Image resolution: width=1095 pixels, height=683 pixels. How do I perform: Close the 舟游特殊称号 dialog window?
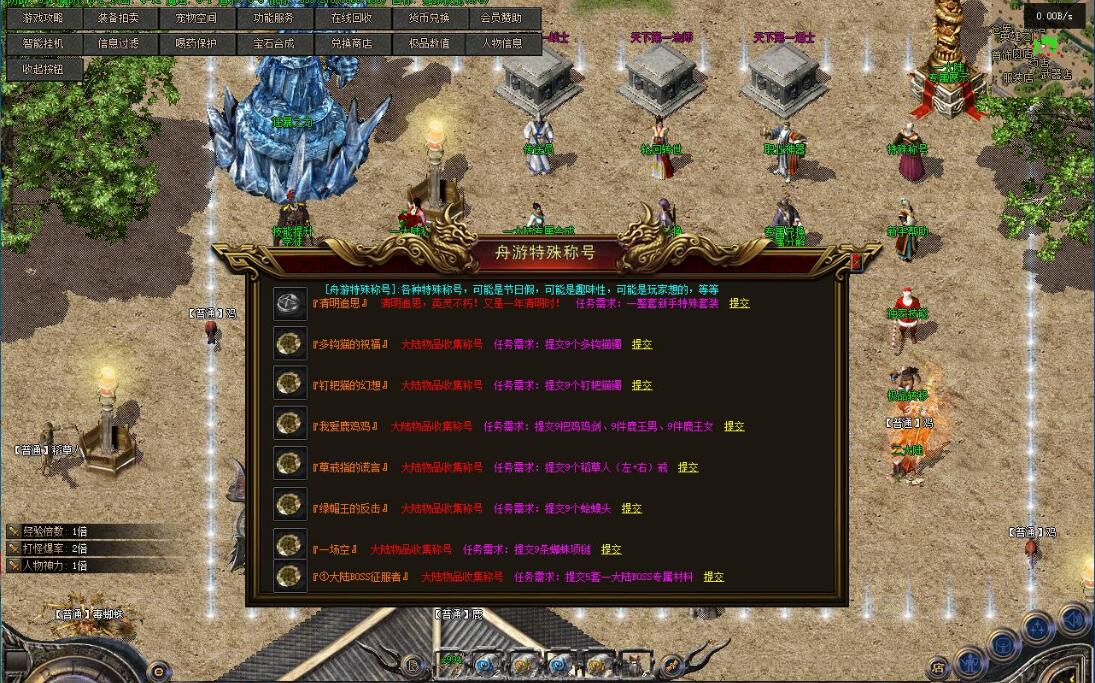tap(855, 262)
